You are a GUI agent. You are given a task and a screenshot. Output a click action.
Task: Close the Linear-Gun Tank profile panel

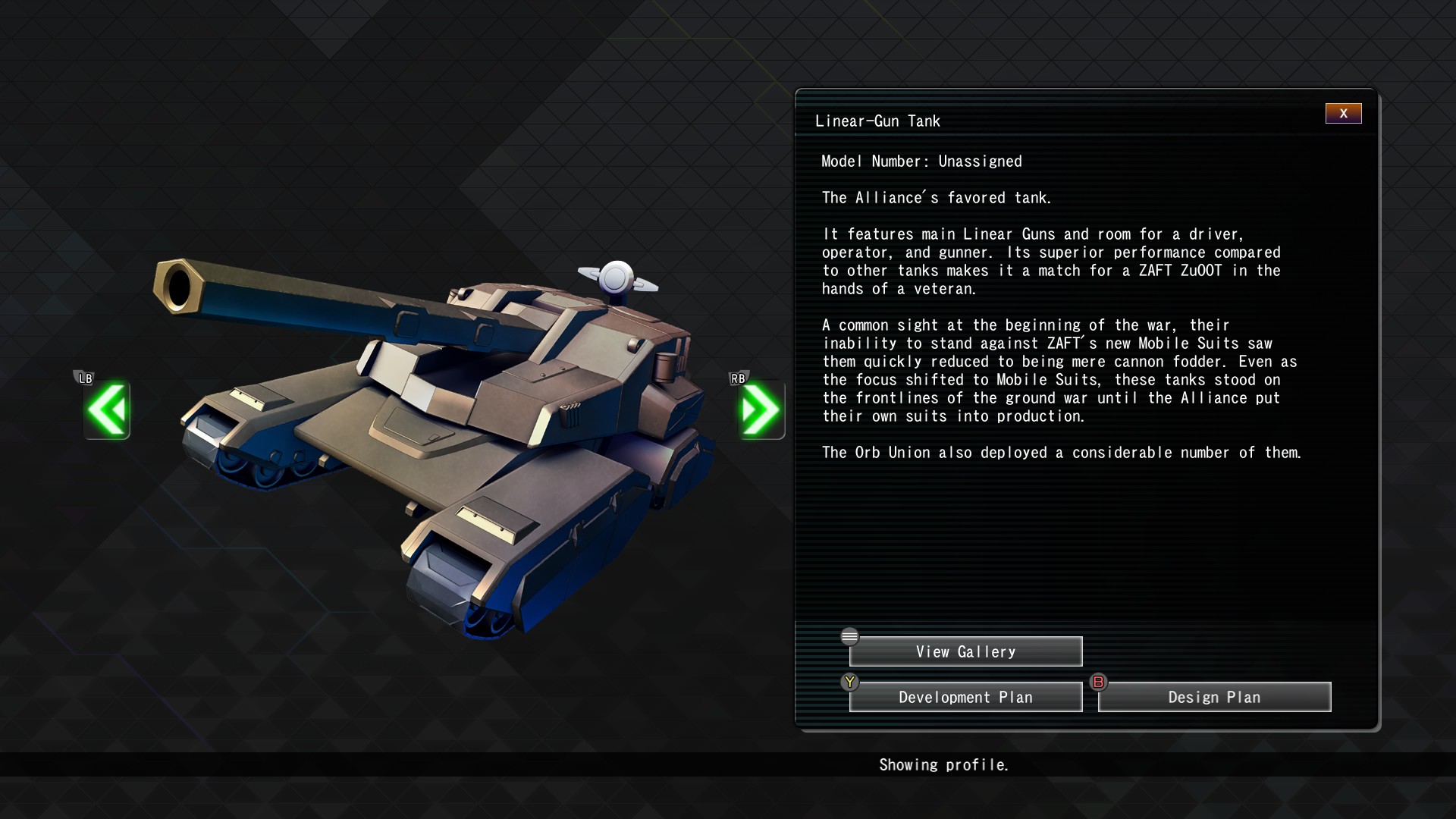[1343, 114]
